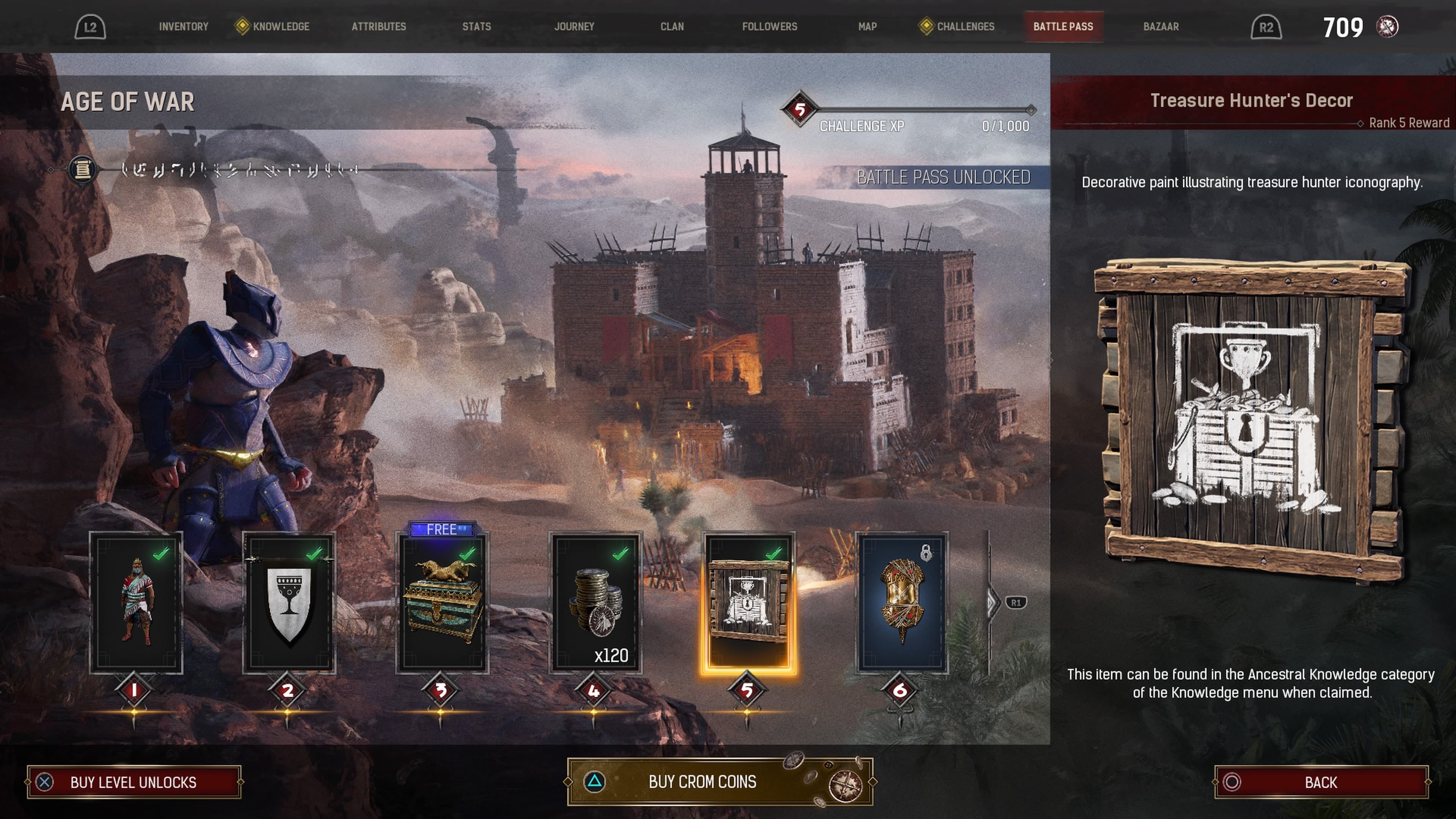The width and height of the screenshot is (1456, 819).
Task: Click the Buy Level Unlocks button
Action: click(x=134, y=782)
